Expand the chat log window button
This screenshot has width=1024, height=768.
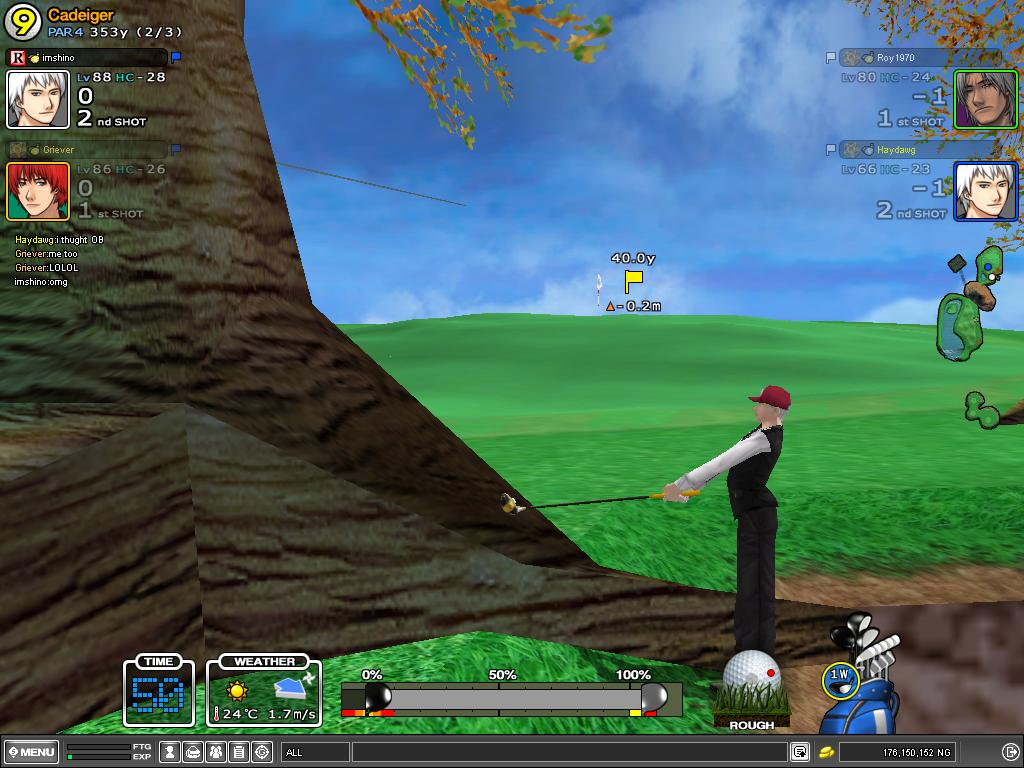click(800, 752)
